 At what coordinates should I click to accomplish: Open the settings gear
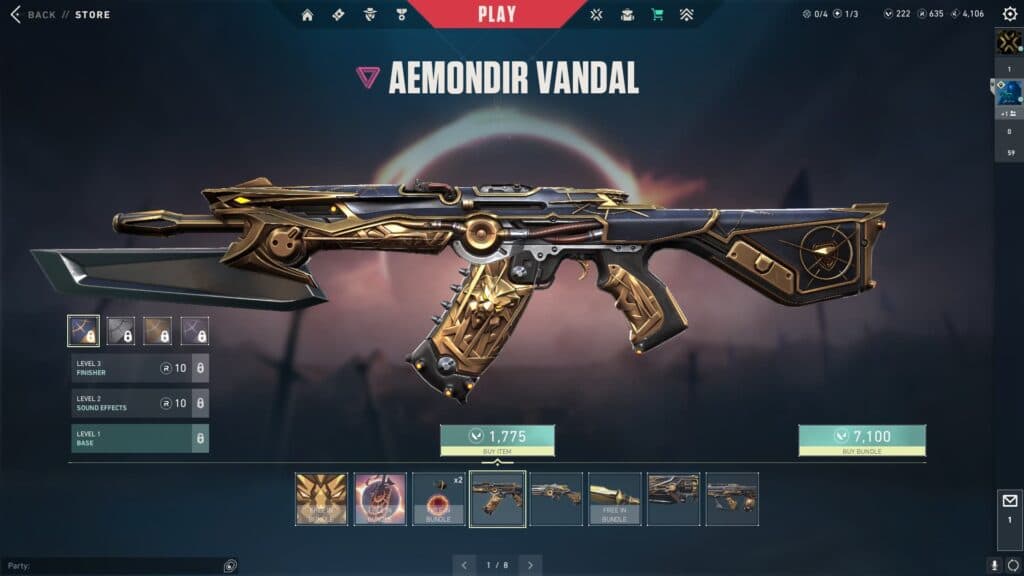(x=1009, y=14)
